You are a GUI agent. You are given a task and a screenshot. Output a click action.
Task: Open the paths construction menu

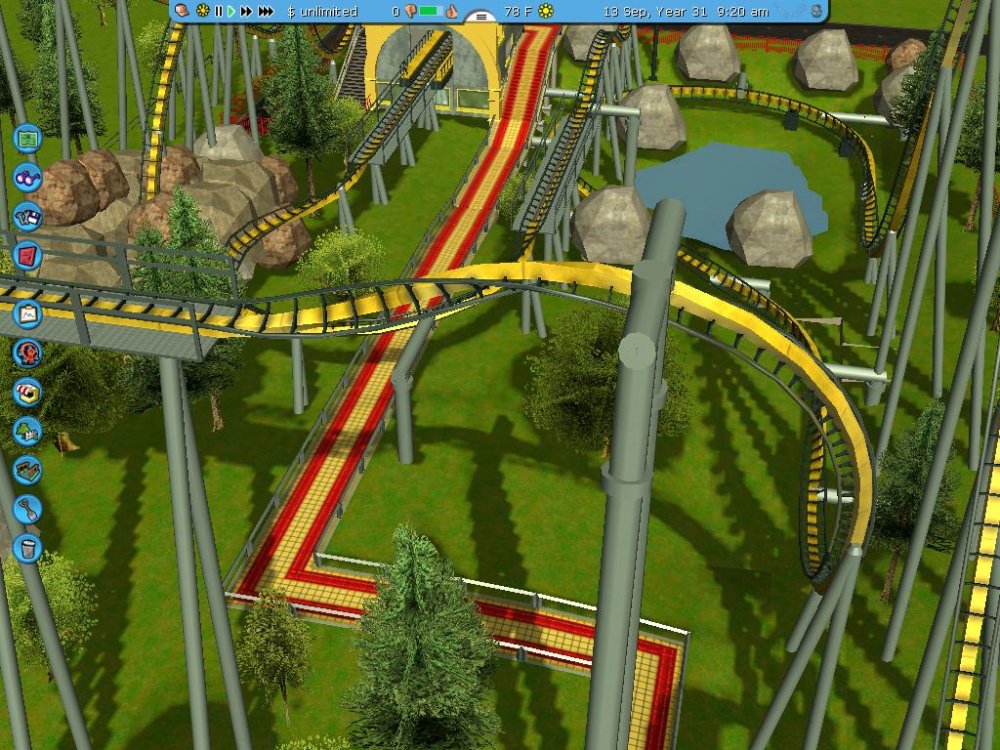pos(27,470)
